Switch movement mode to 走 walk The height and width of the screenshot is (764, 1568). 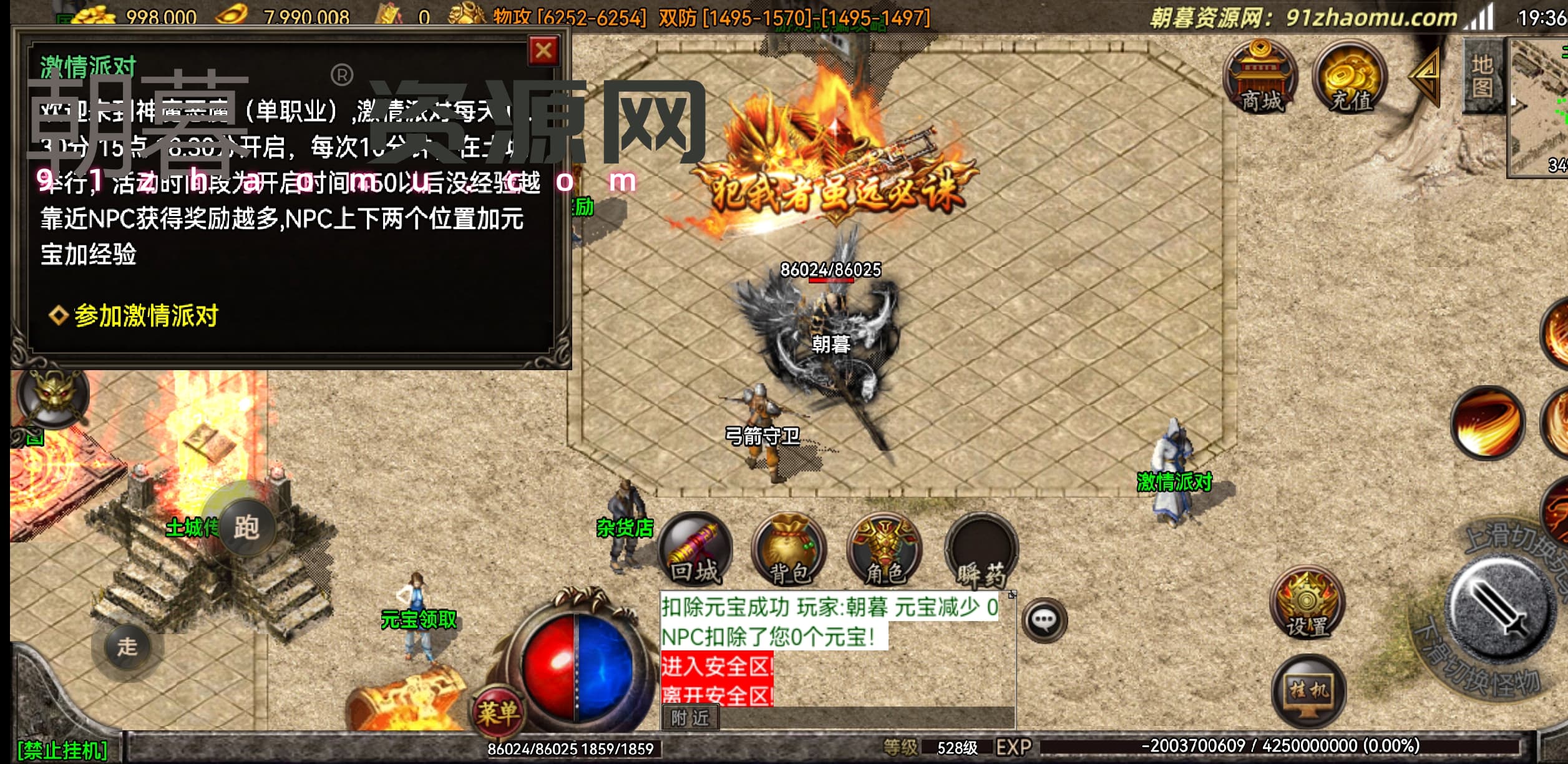point(127,647)
